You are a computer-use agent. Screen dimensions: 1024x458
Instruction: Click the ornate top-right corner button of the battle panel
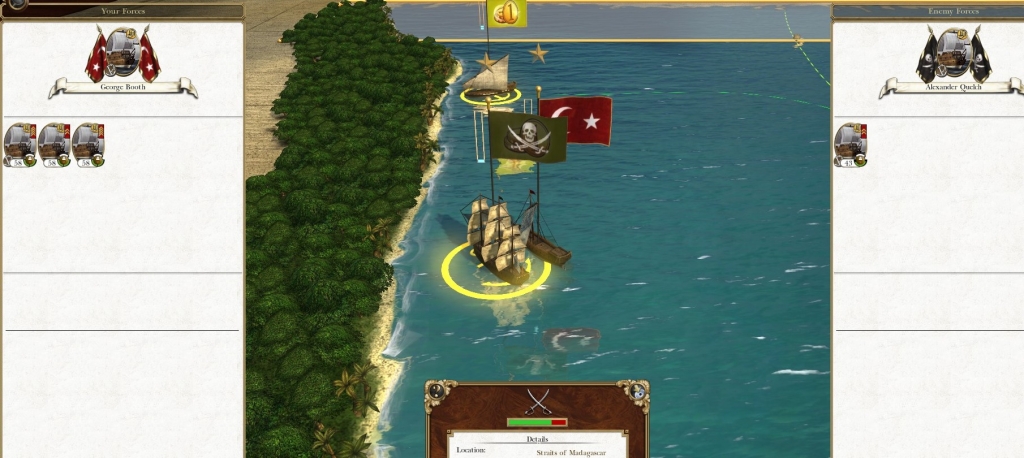638,393
